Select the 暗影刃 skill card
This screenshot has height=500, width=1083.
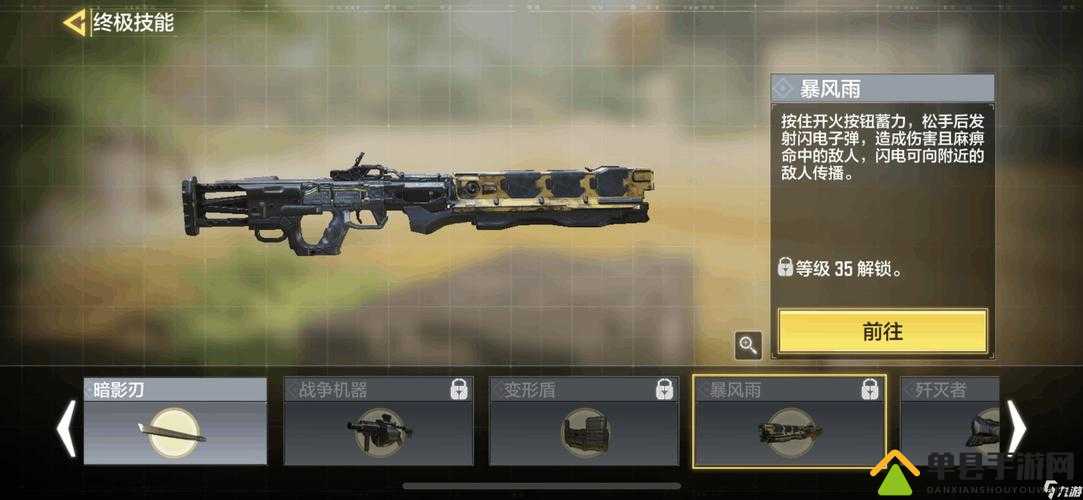point(175,422)
